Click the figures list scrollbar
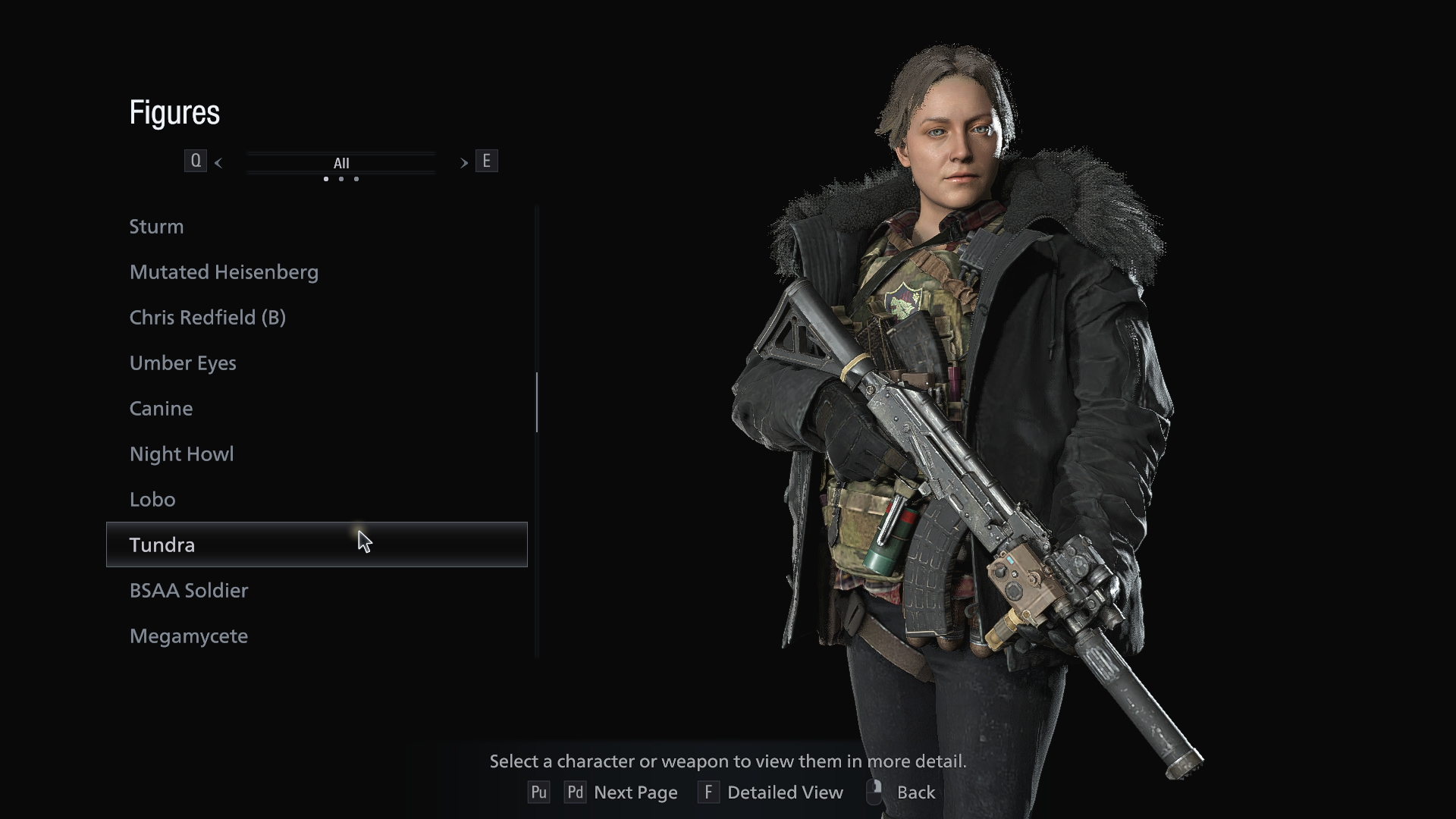Viewport: 1456px width, 819px height. click(537, 402)
